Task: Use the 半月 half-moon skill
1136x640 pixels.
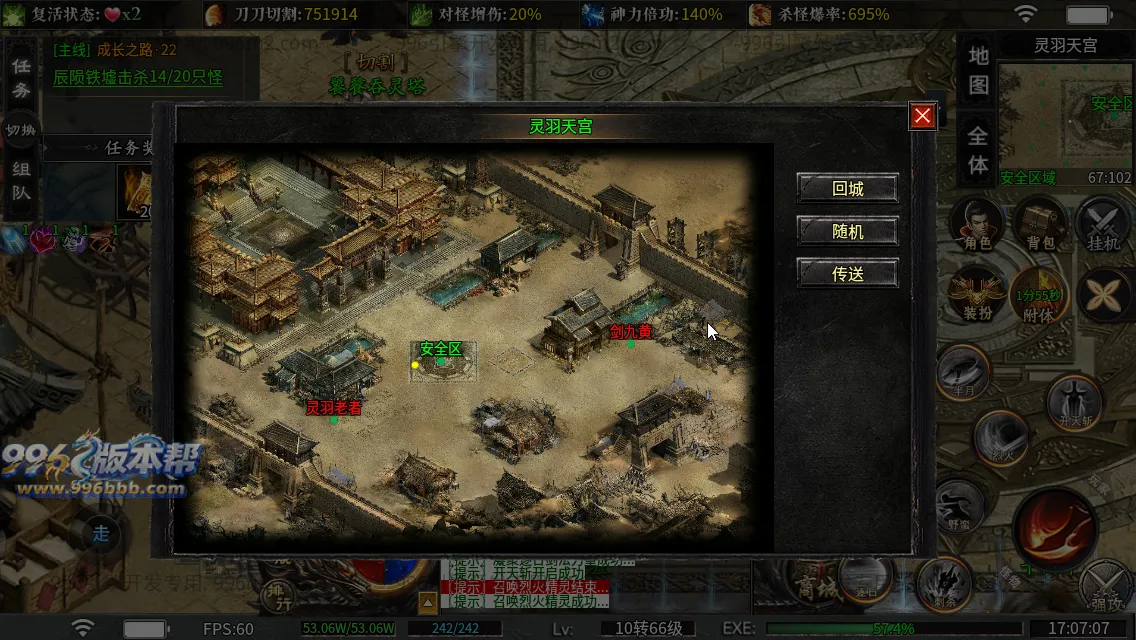Action: pyautogui.click(x=964, y=372)
